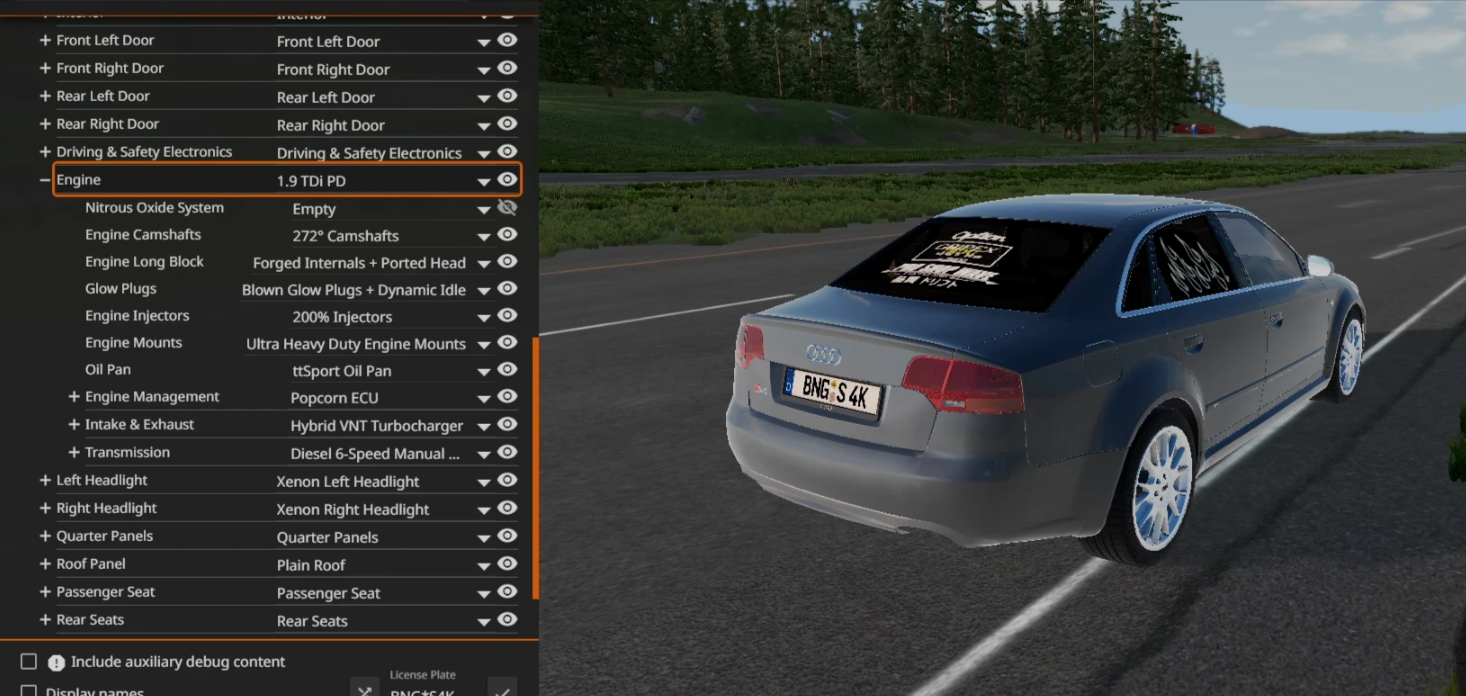1466x696 pixels.
Task: Expand the Transmission subtree
Action: tap(73, 453)
